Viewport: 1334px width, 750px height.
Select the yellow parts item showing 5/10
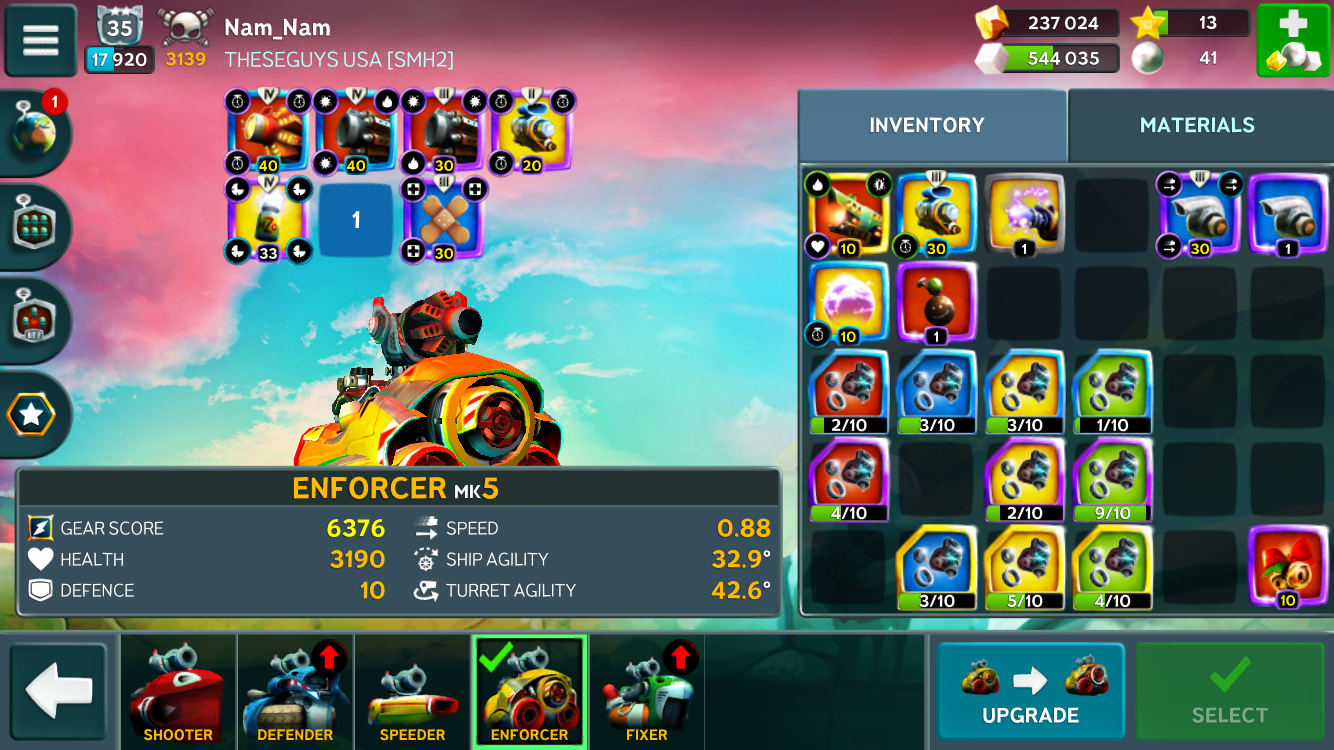1024,567
